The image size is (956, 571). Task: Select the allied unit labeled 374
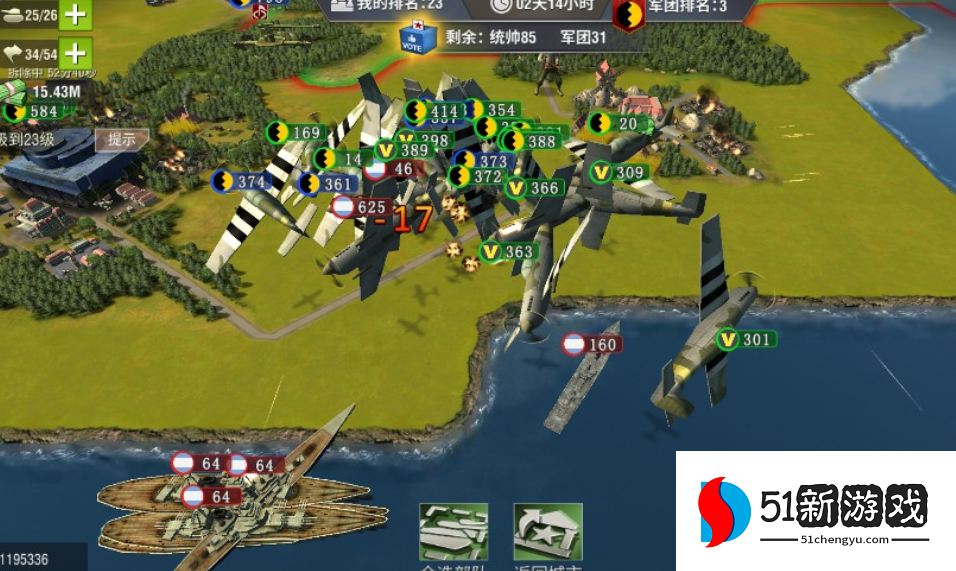(x=241, y=182)
